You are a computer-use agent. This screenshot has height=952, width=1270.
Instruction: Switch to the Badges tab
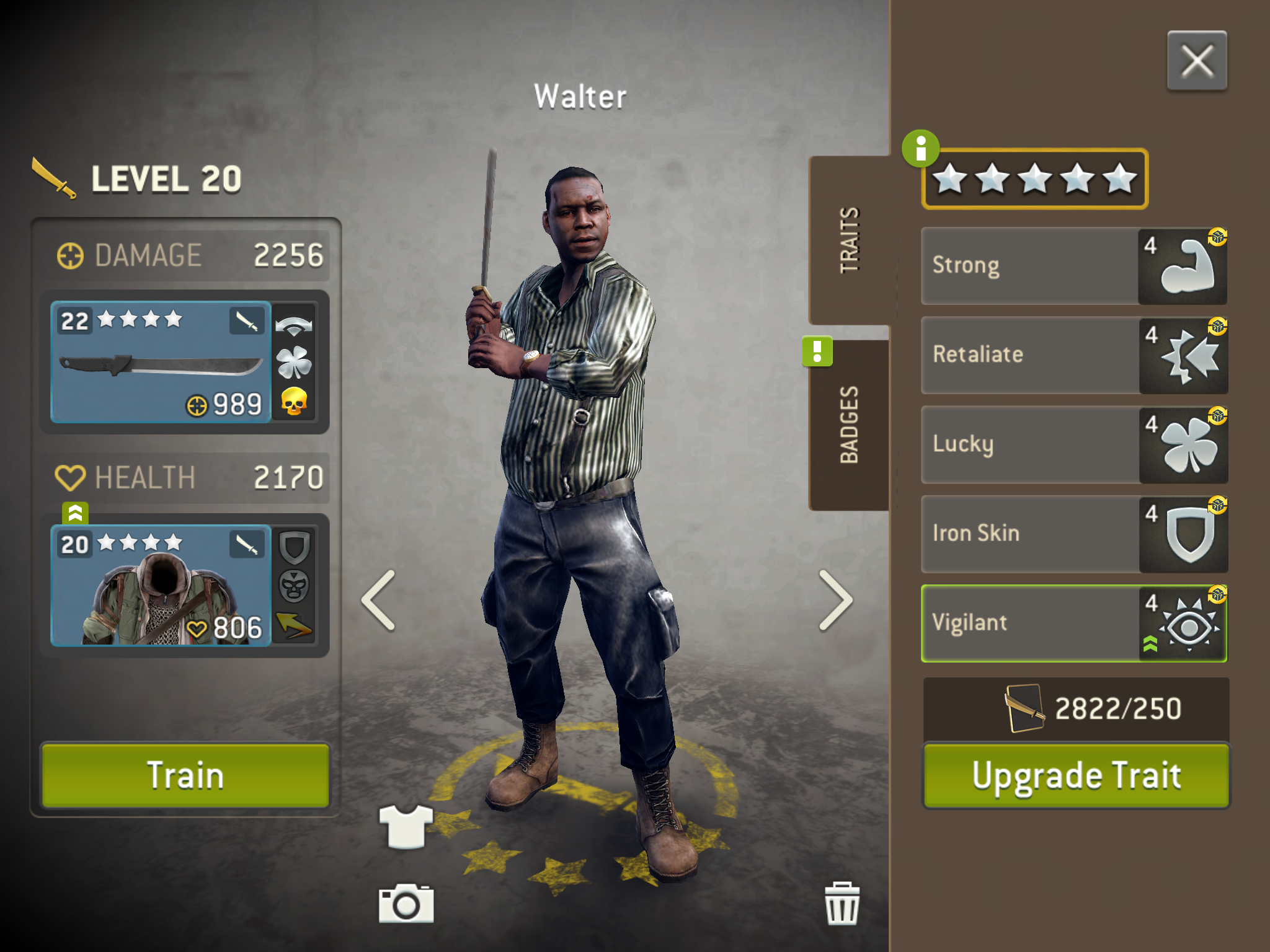[x=849, y=425]
